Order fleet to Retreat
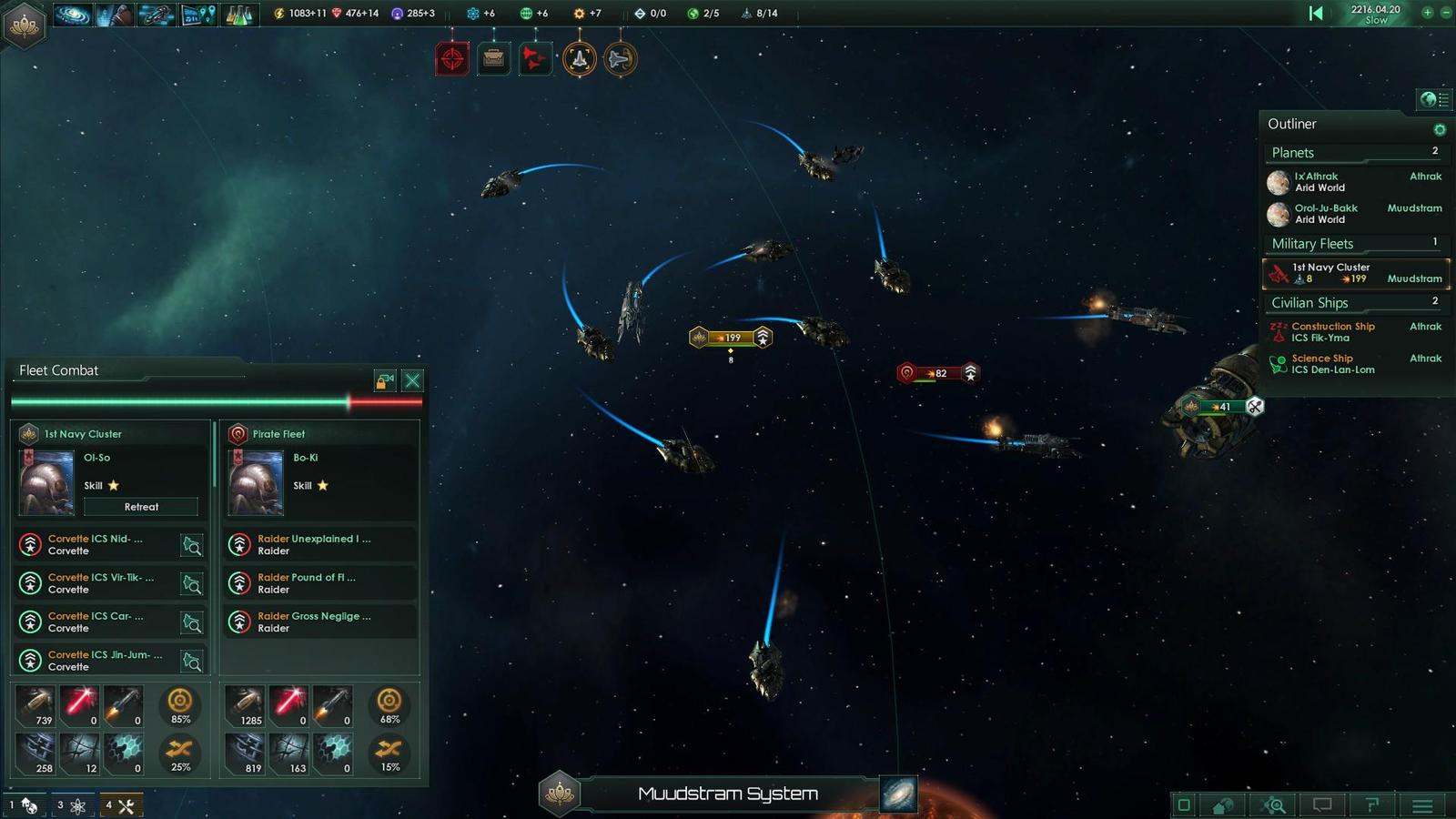 click(x=141, y=507)
